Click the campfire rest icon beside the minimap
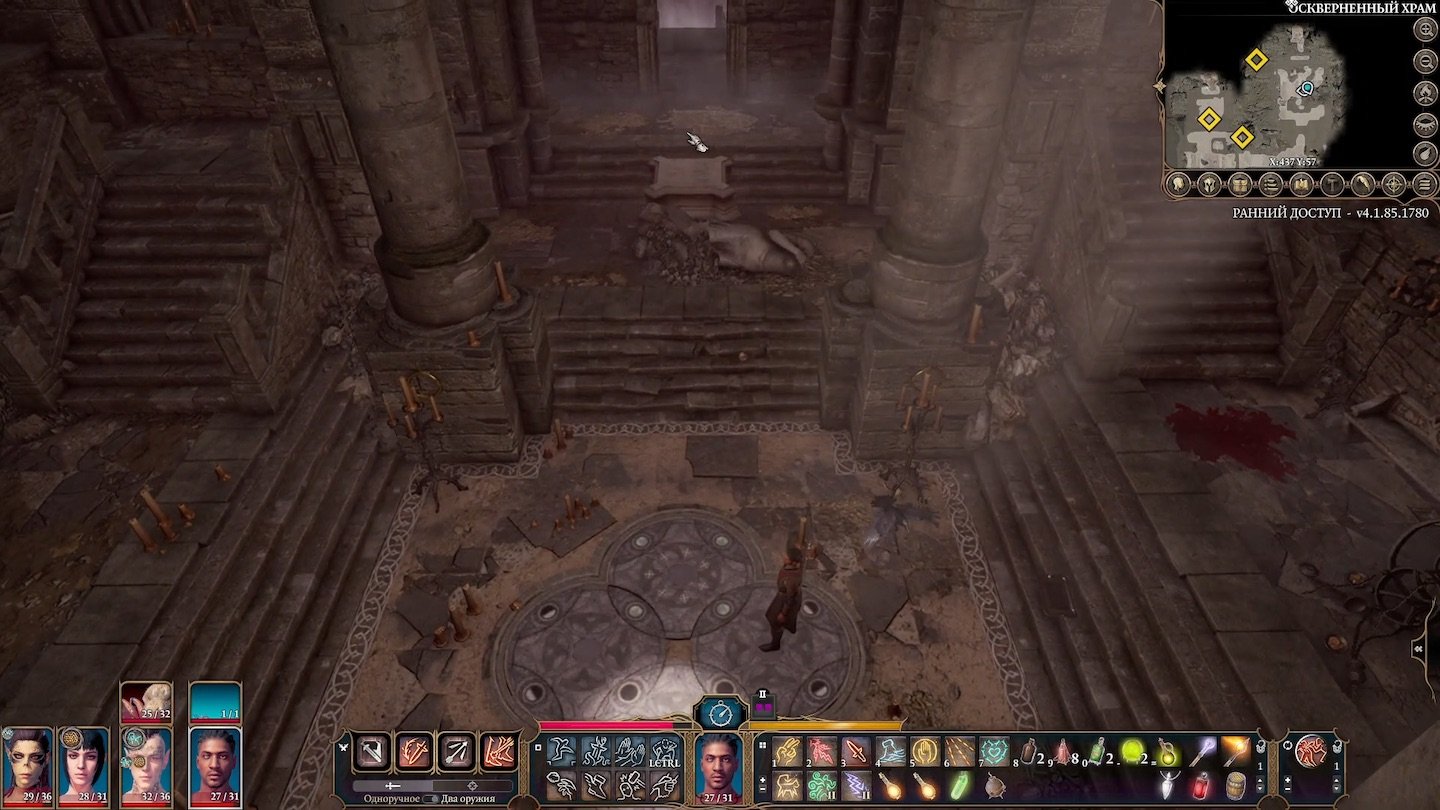The width and height of the screenshot is (1440, 810). 1423,94
